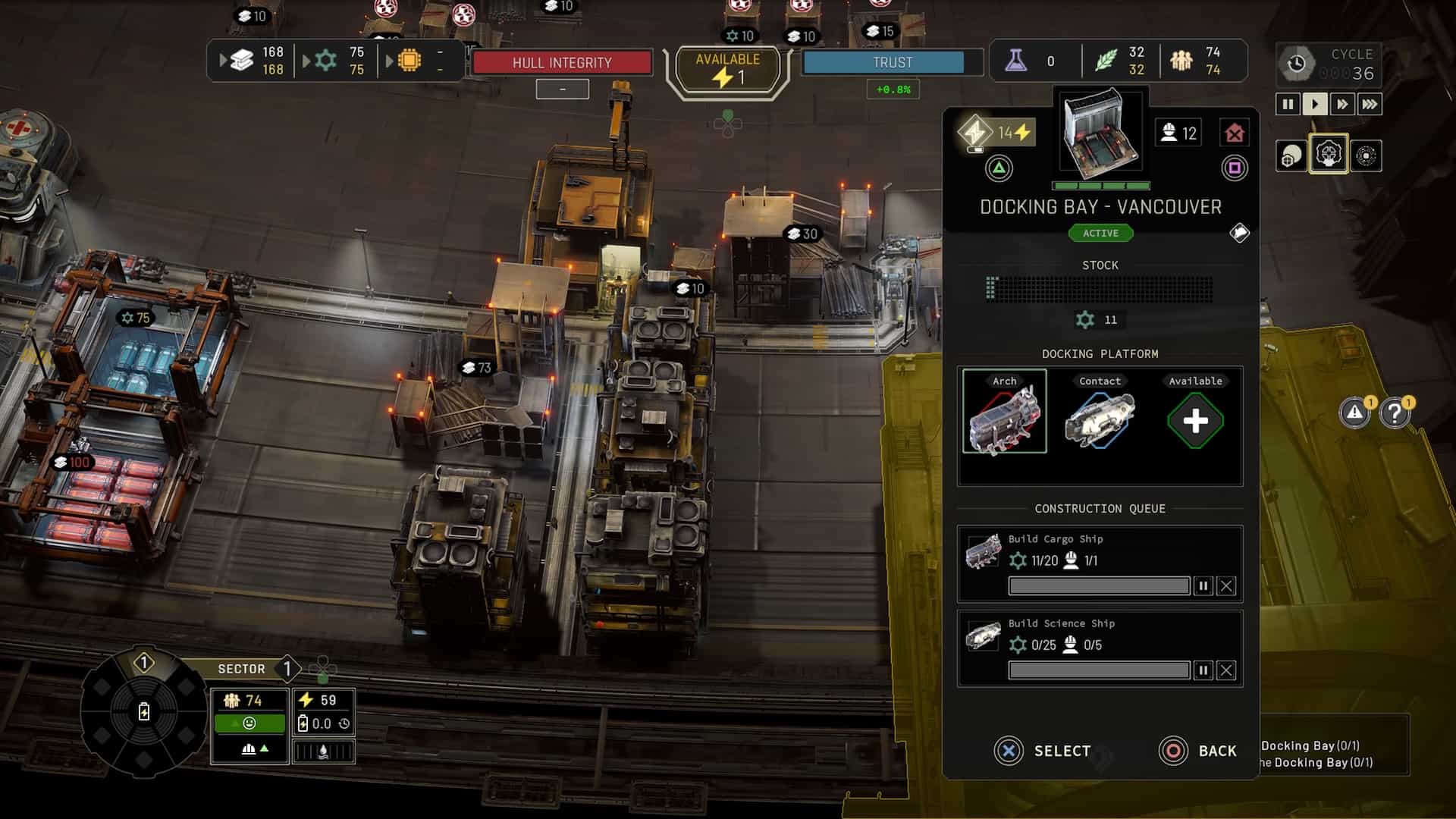Select the highlighted station interior view button
This screenshot has width=1456, height=819.
[x=1328, y=155]
